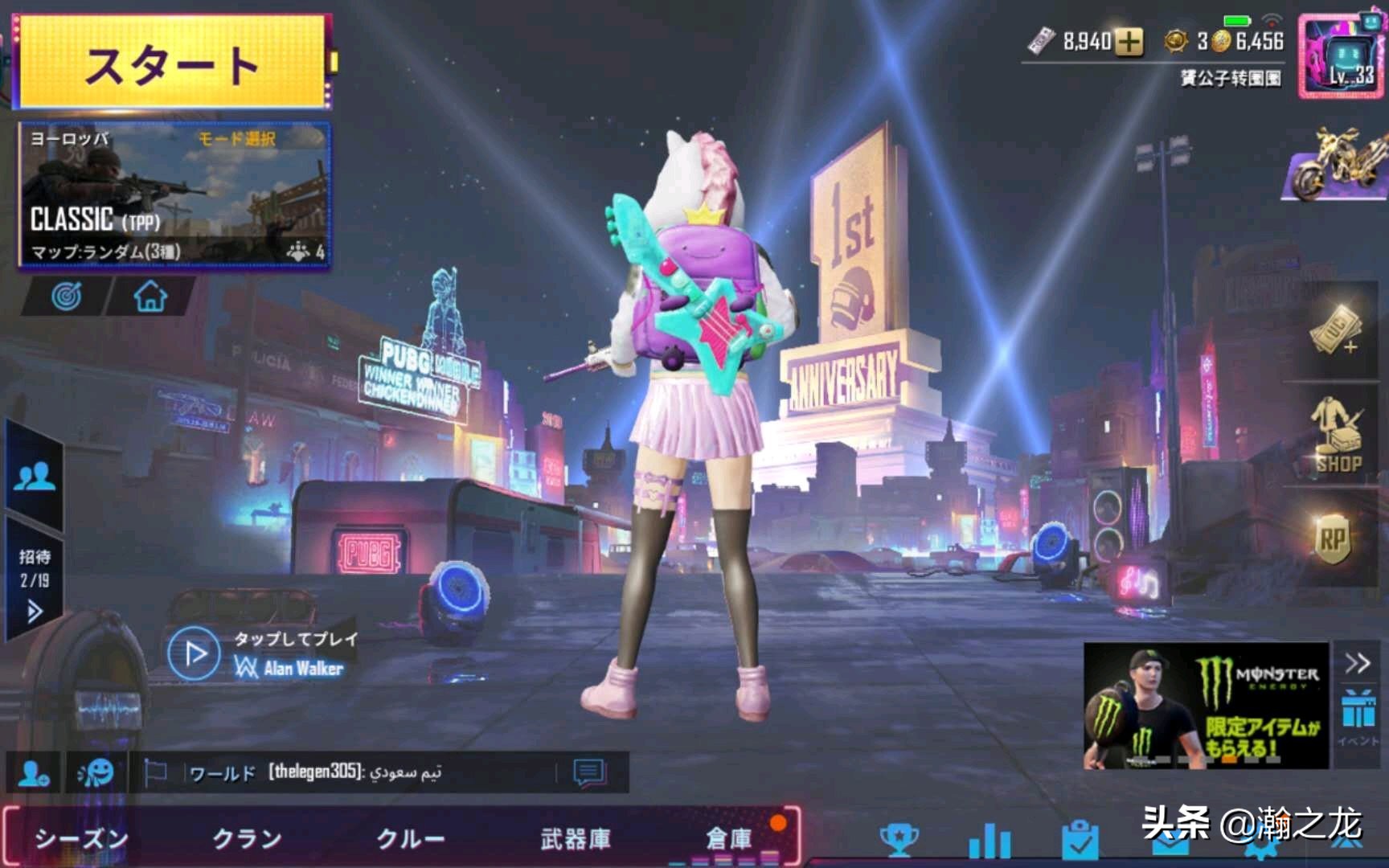Go to the クルー crew tab
This screenshot has width=1389, height=868.
411,839
